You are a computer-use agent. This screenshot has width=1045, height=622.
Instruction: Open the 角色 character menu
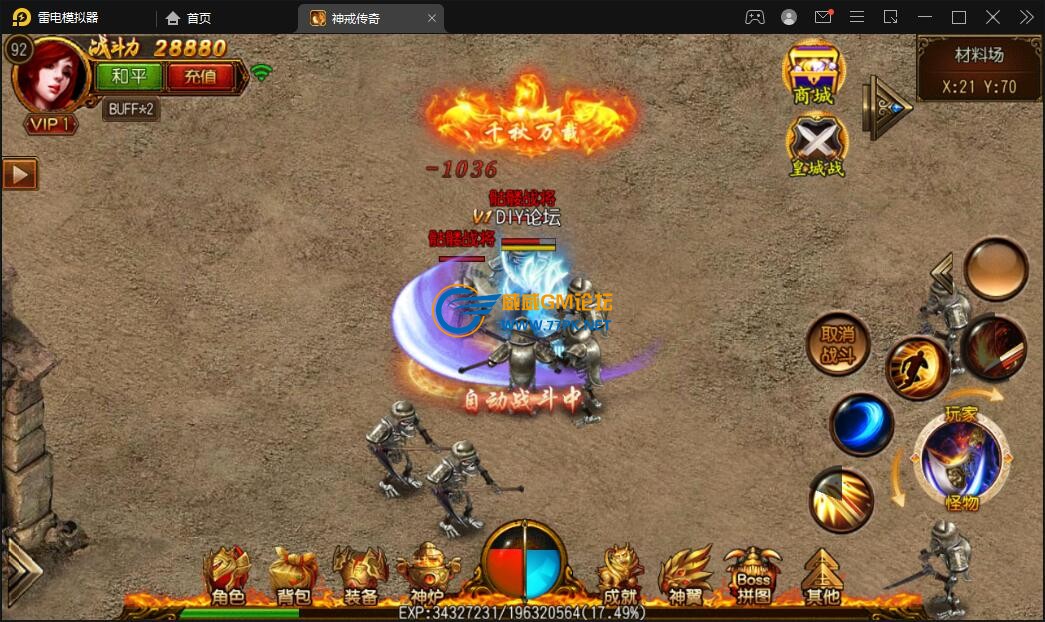pos(227,577)
